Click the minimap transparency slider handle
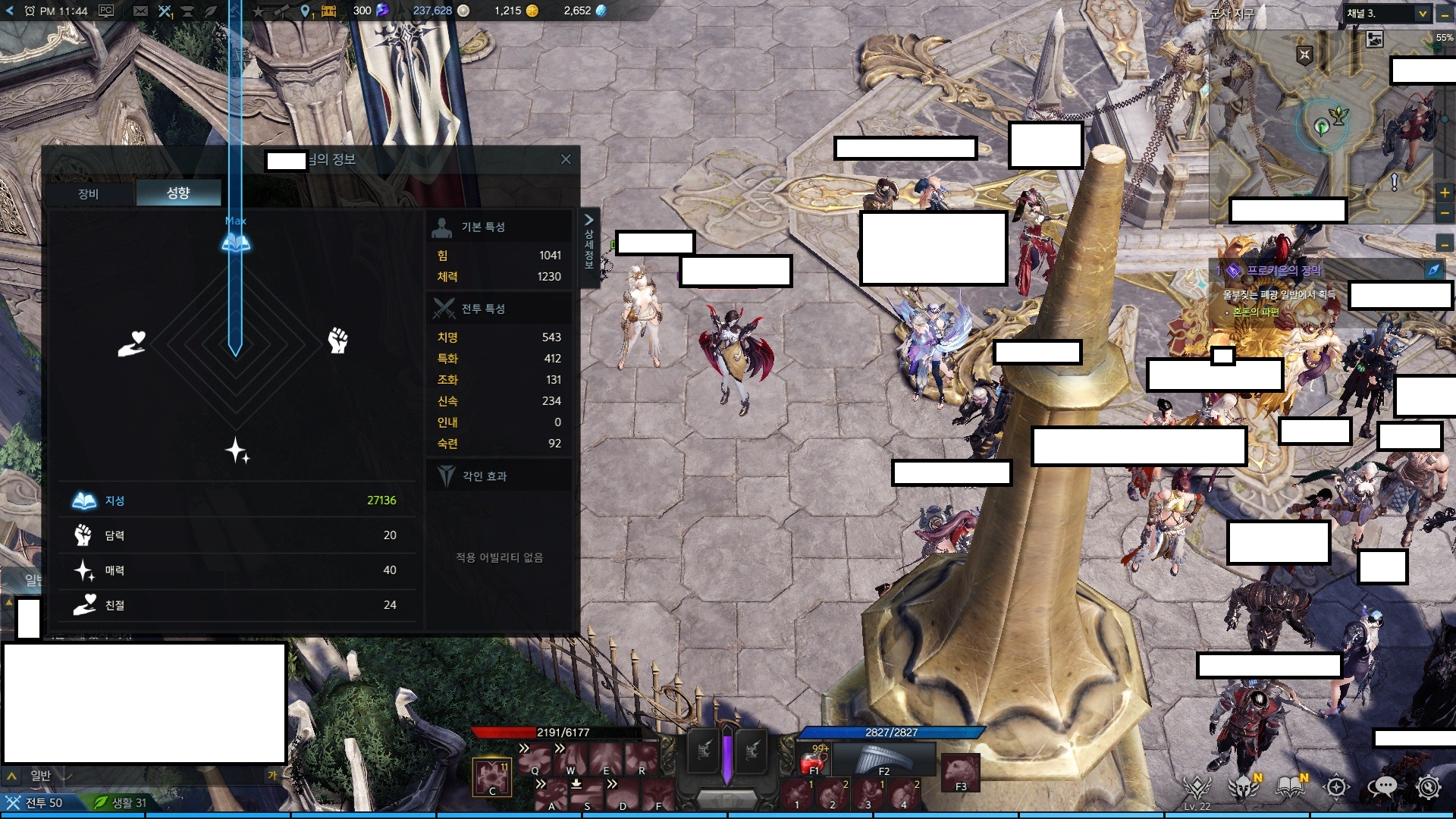Viewport: 1456px width, 819px height. (1444, 118)
